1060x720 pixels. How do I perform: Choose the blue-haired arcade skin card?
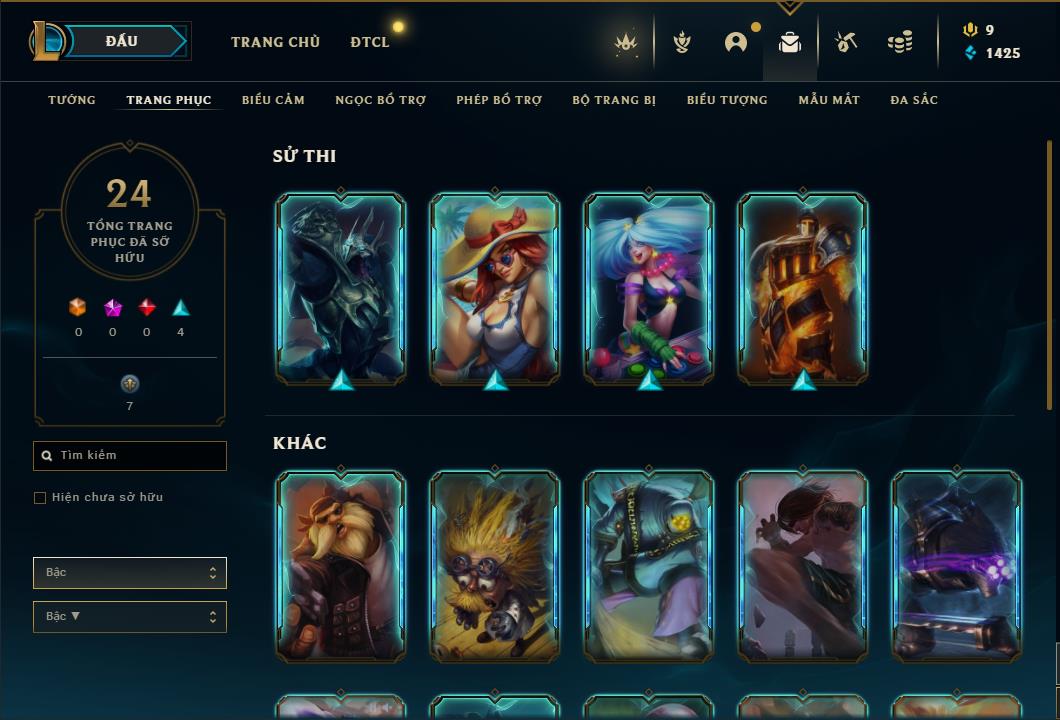[649, 288]
